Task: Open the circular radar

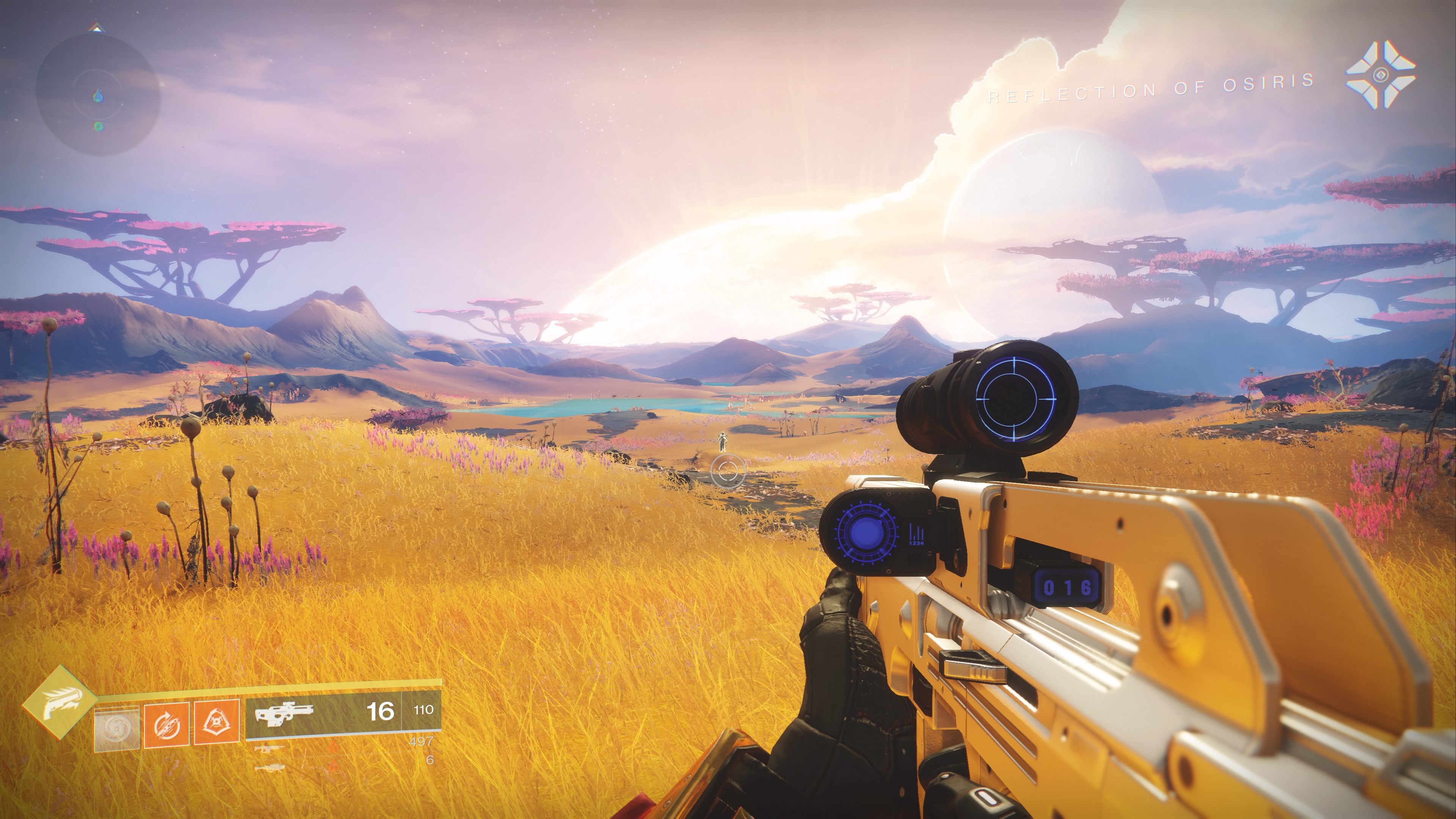Action: (98, 94)
